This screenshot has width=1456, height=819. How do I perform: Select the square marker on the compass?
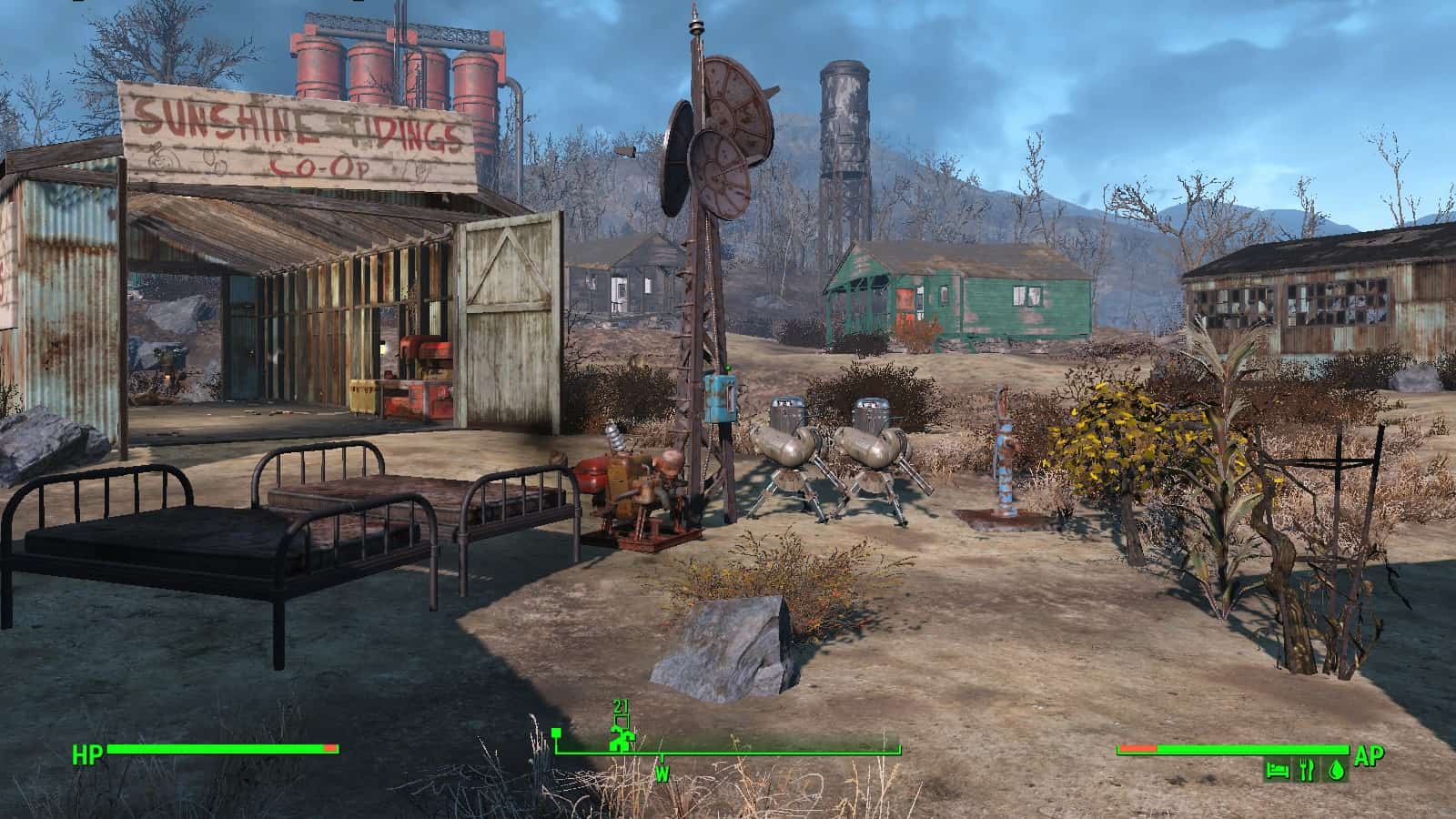coord(556,733)
